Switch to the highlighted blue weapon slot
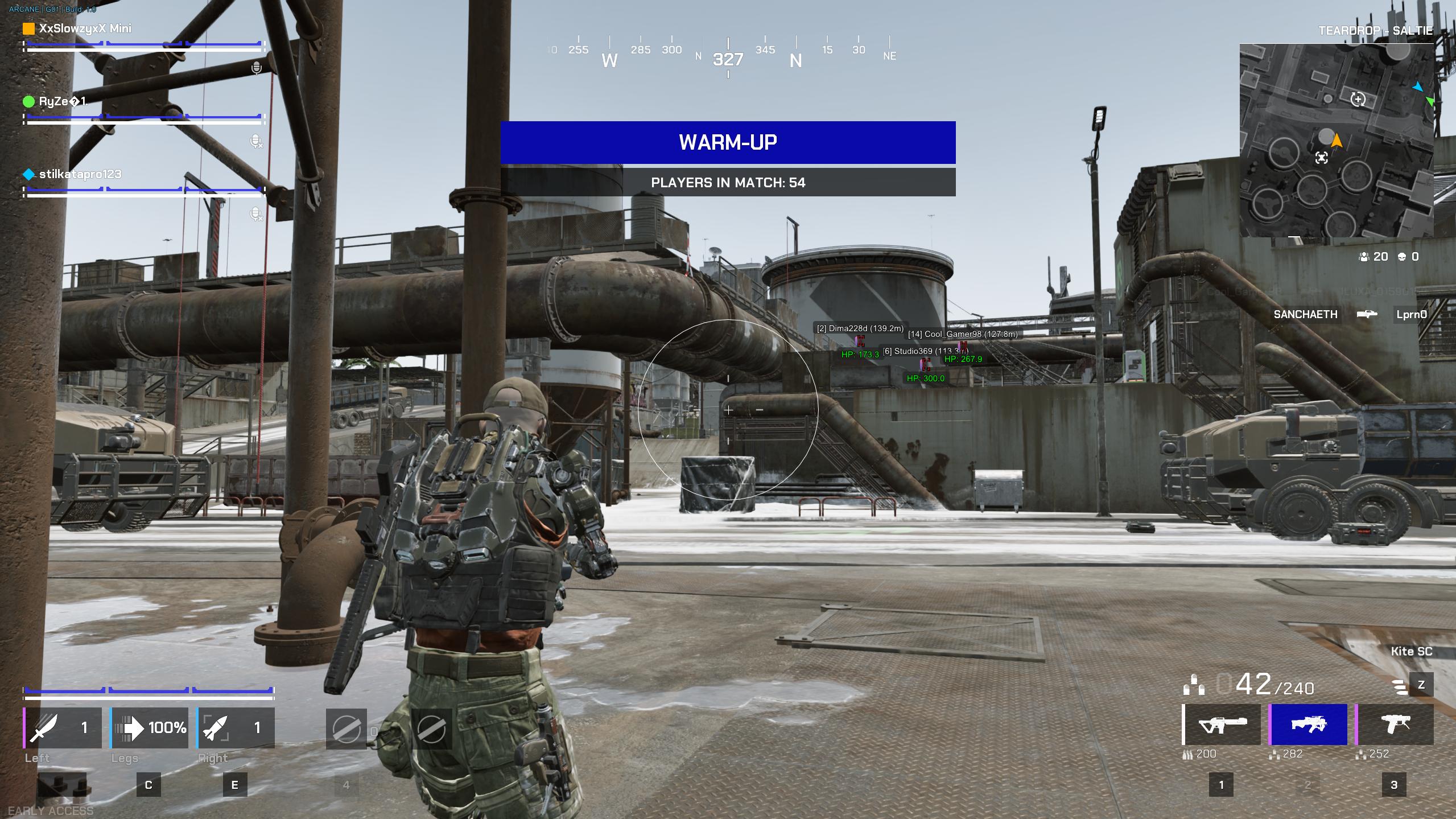The image size is (1456, 819). (1308, 725)
